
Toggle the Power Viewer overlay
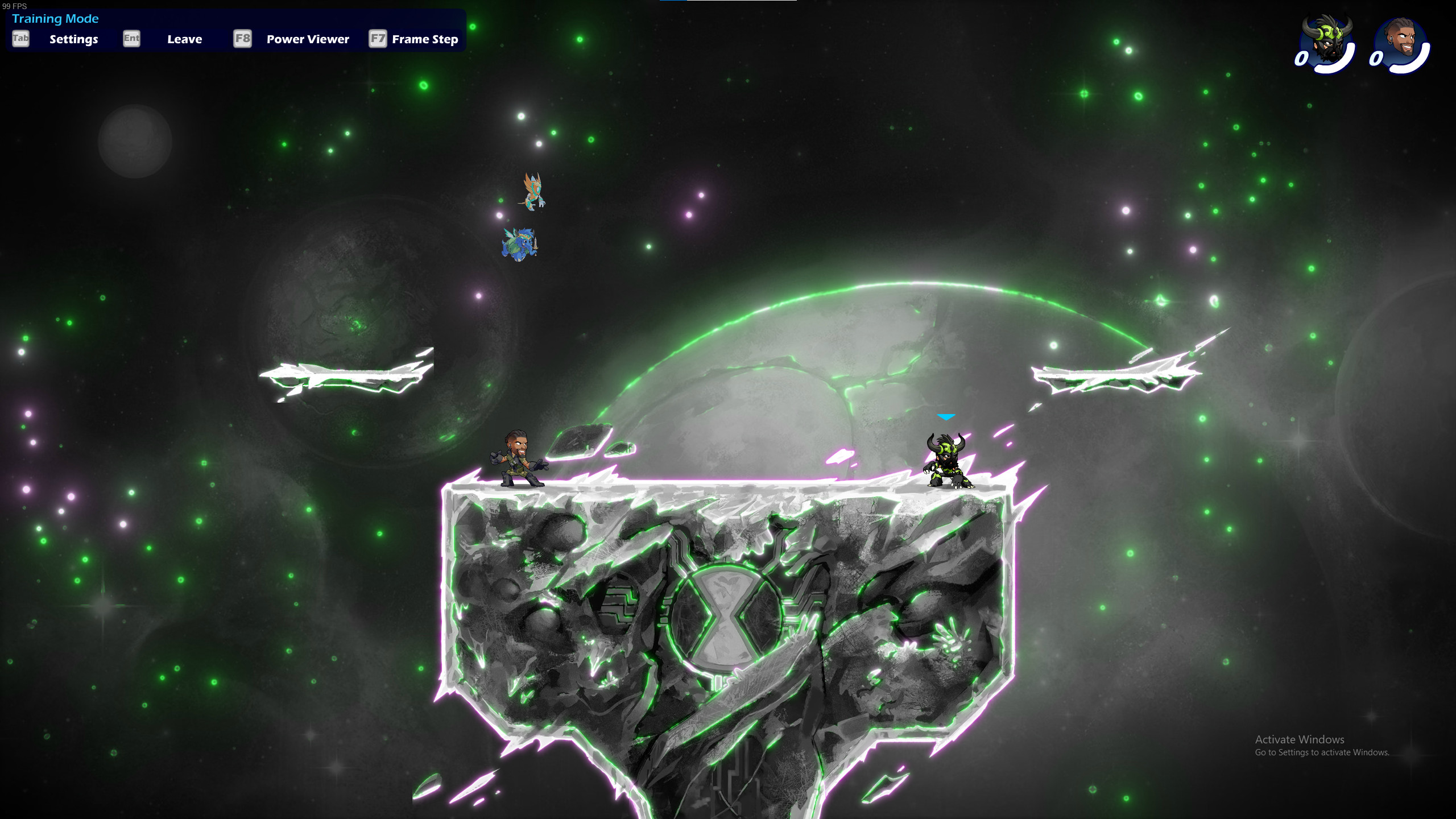pyautogui.click(x=307, y=39)
